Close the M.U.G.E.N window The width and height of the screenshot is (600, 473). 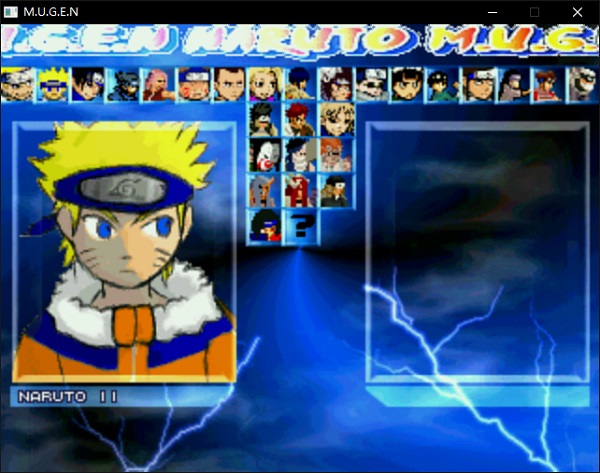577,12
